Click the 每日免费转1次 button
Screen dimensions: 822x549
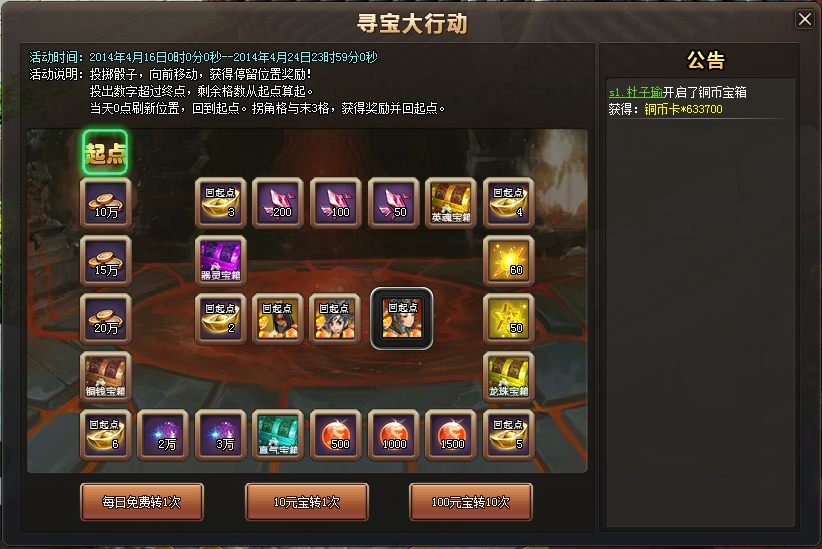pyautogui.click(x=142, y=501)
